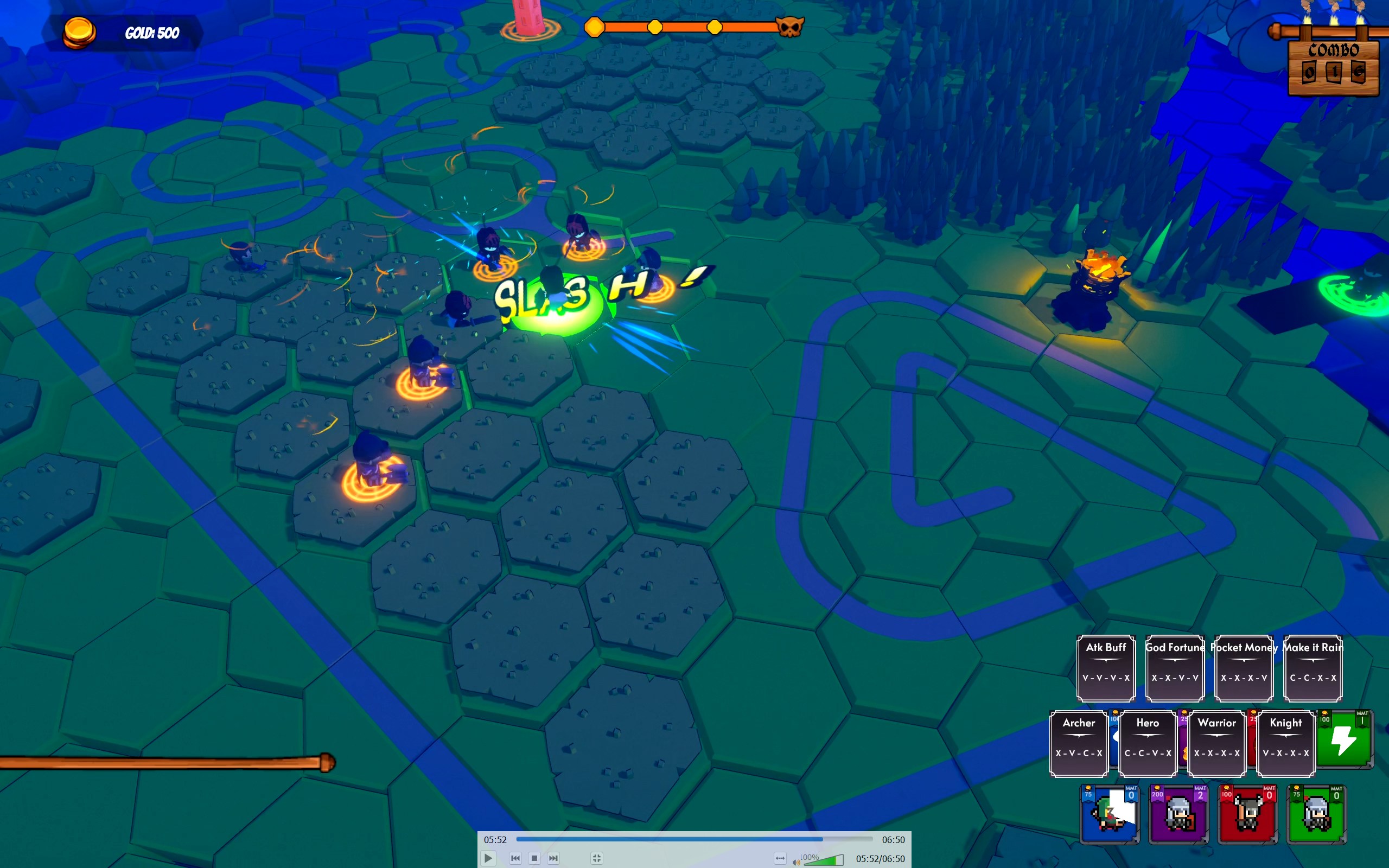Stop the video playback
Viewport: 1389px width, 868px height.
click(x=534, y=858)
